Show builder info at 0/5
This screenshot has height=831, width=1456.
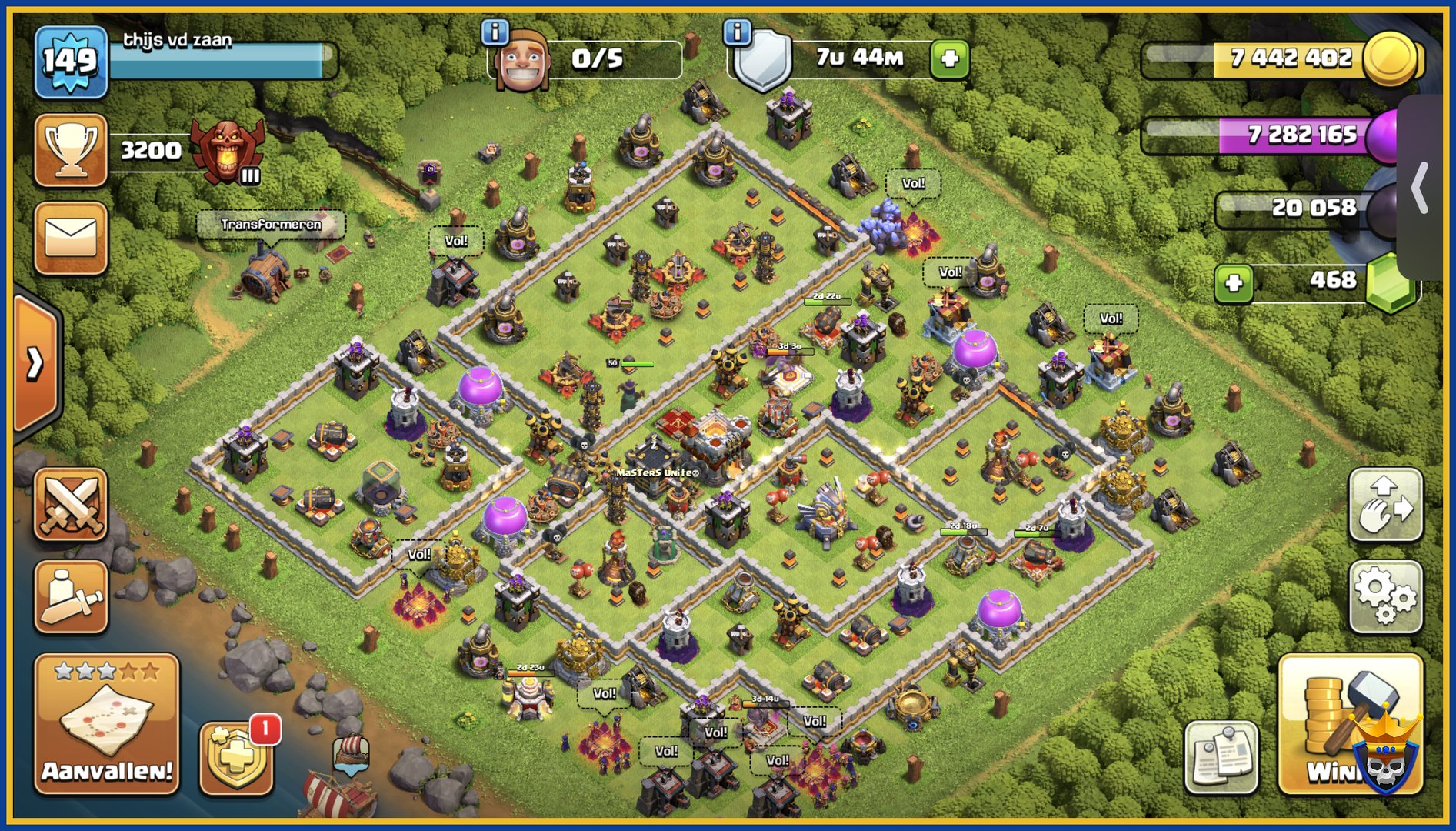(495, 32)
